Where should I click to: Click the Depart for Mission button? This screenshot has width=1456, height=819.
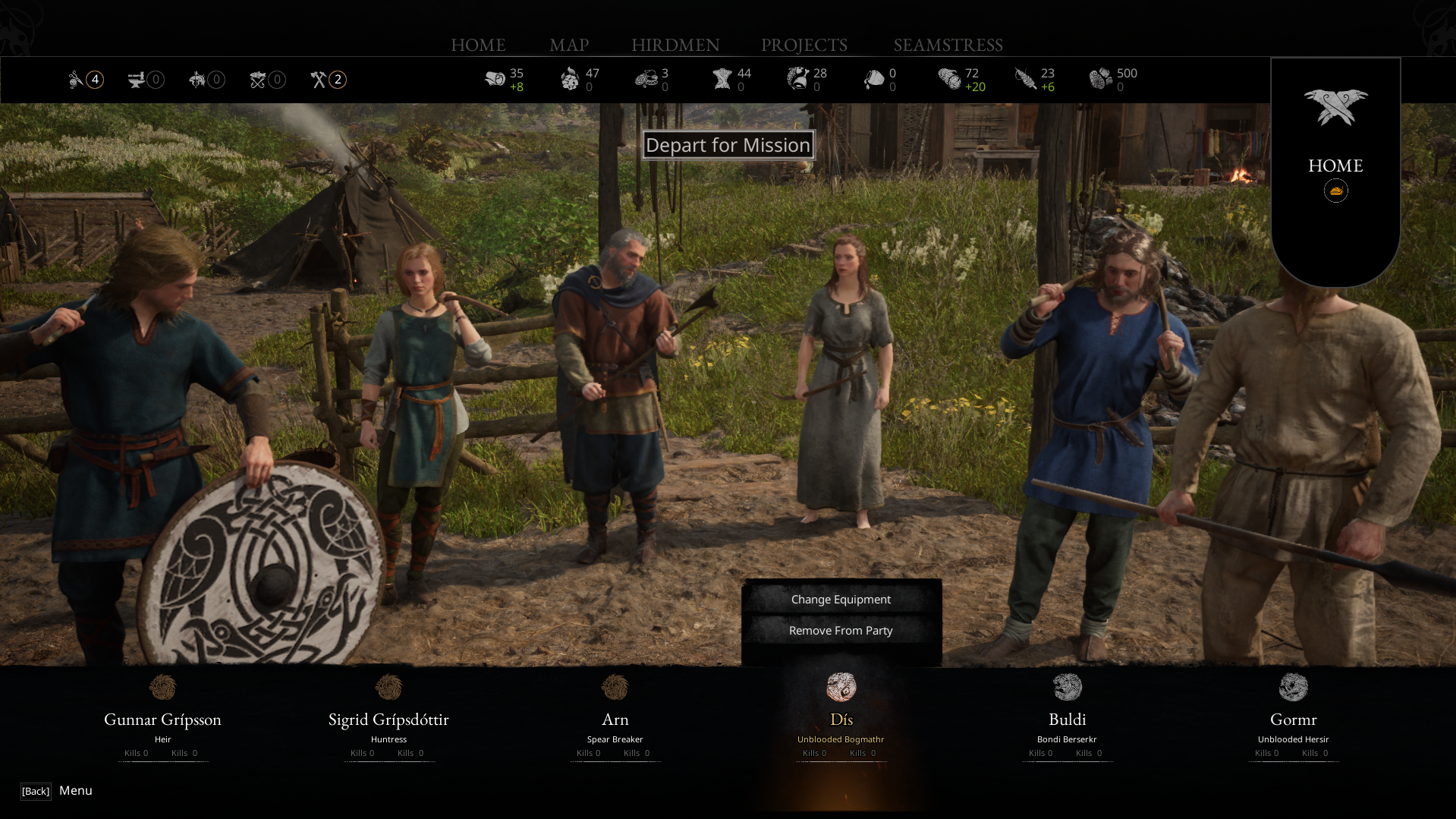point(728,145)
